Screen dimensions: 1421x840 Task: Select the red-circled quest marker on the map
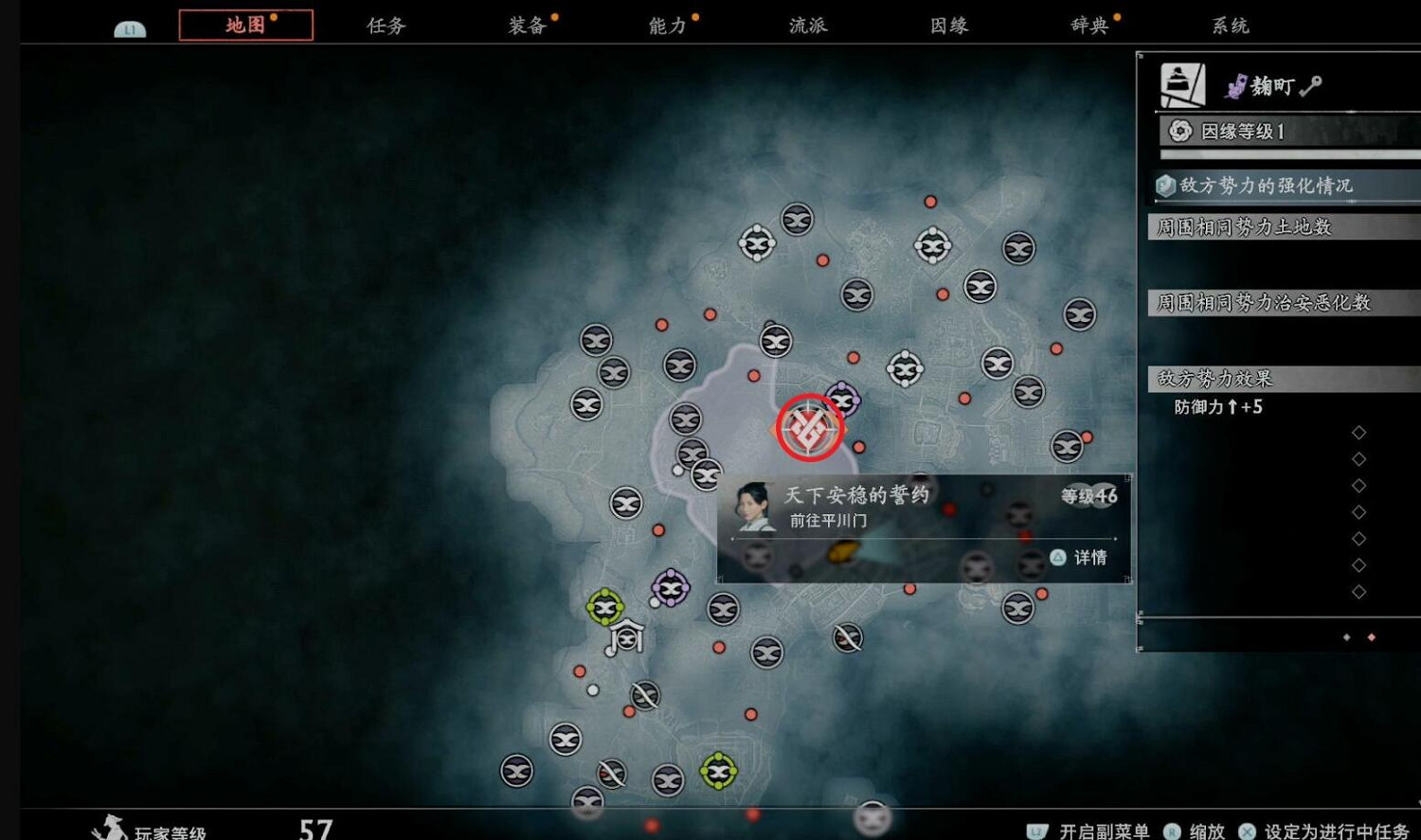(x=808, y=427)
